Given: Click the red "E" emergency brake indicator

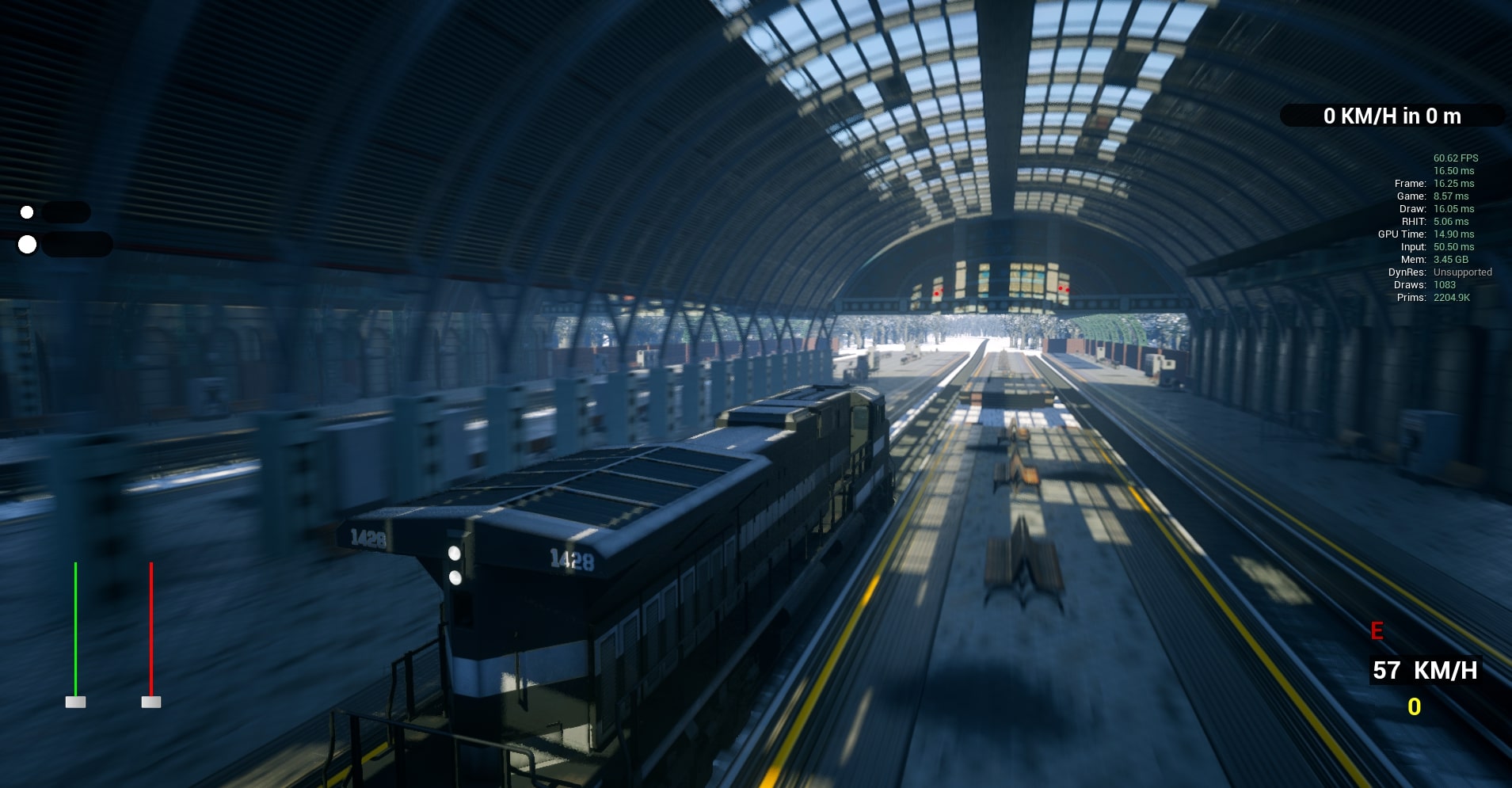Looking at the screenshot, I should [x=1376, y=631].
